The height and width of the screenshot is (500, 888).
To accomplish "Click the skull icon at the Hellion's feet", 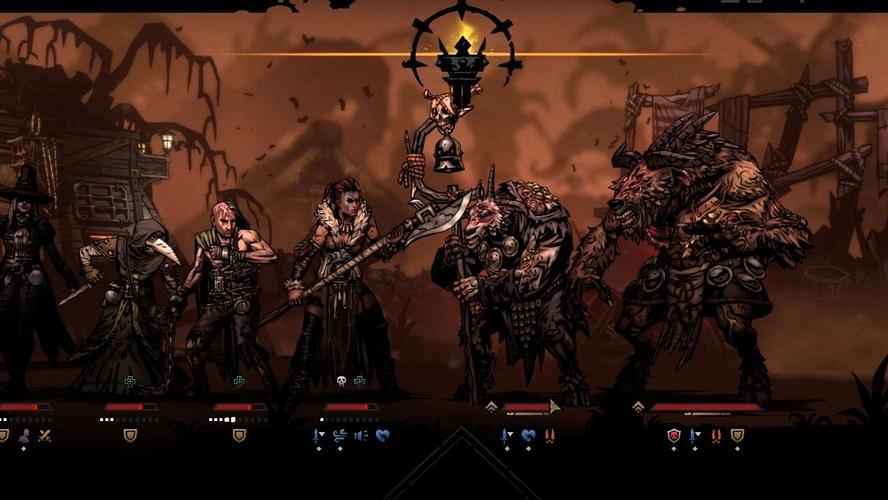I will click(x=340, y=382).
